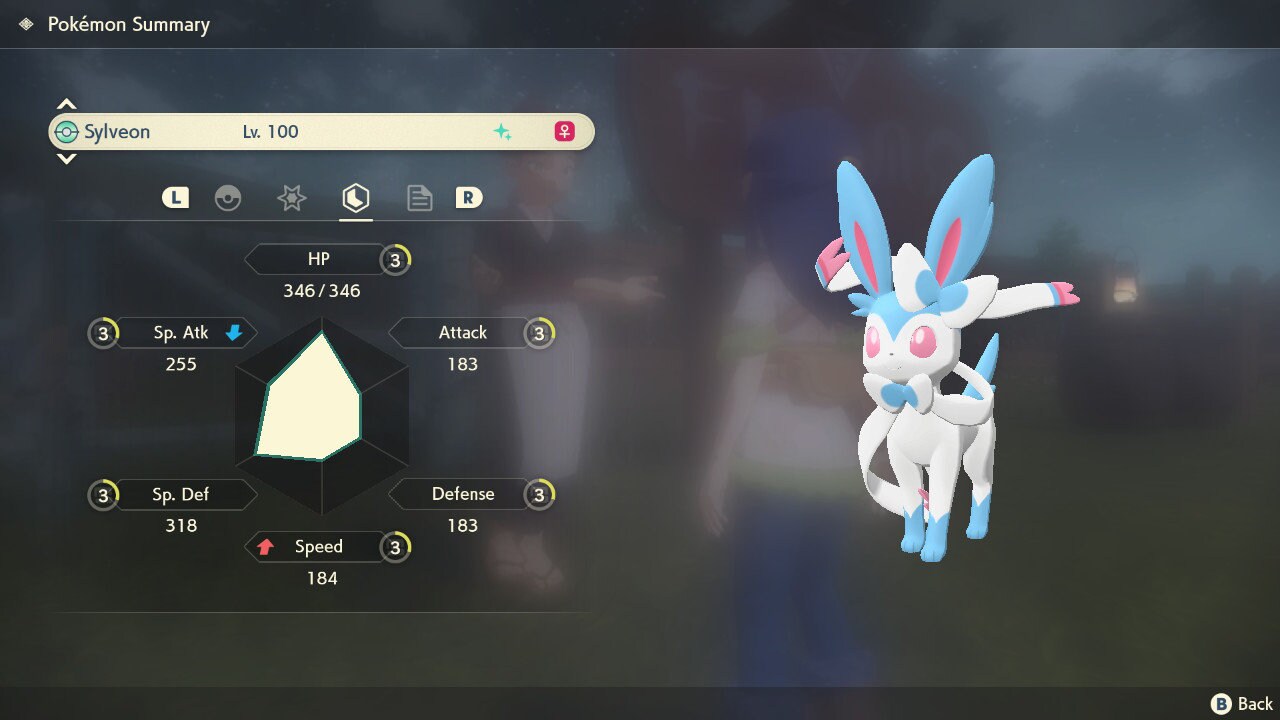The width and height of the screenshot is (1280, 720).
Task: Click the up arrow above Sylveon's name
Action: (x=66, y=104)
